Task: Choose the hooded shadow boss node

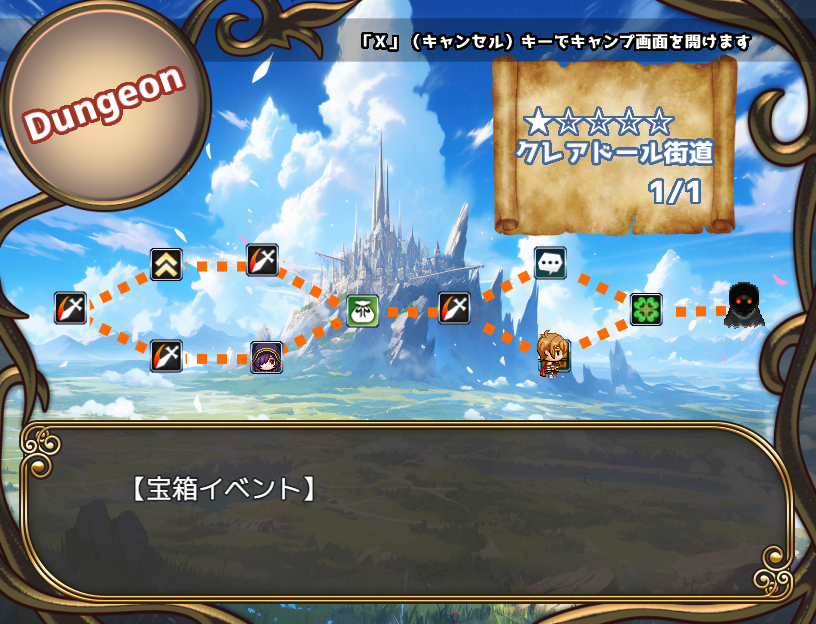Action: pyautogui.click(x=743, y=306)
